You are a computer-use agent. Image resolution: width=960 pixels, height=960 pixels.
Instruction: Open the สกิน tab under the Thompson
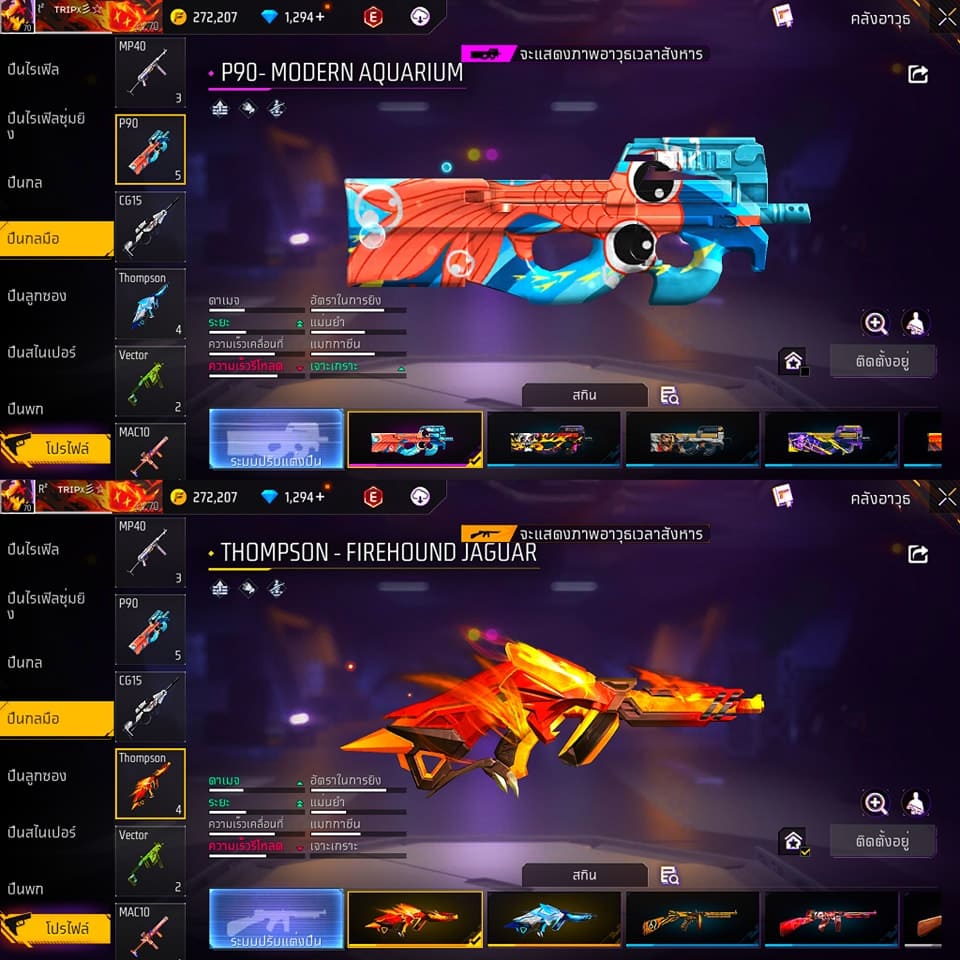[x=585, y=875]
